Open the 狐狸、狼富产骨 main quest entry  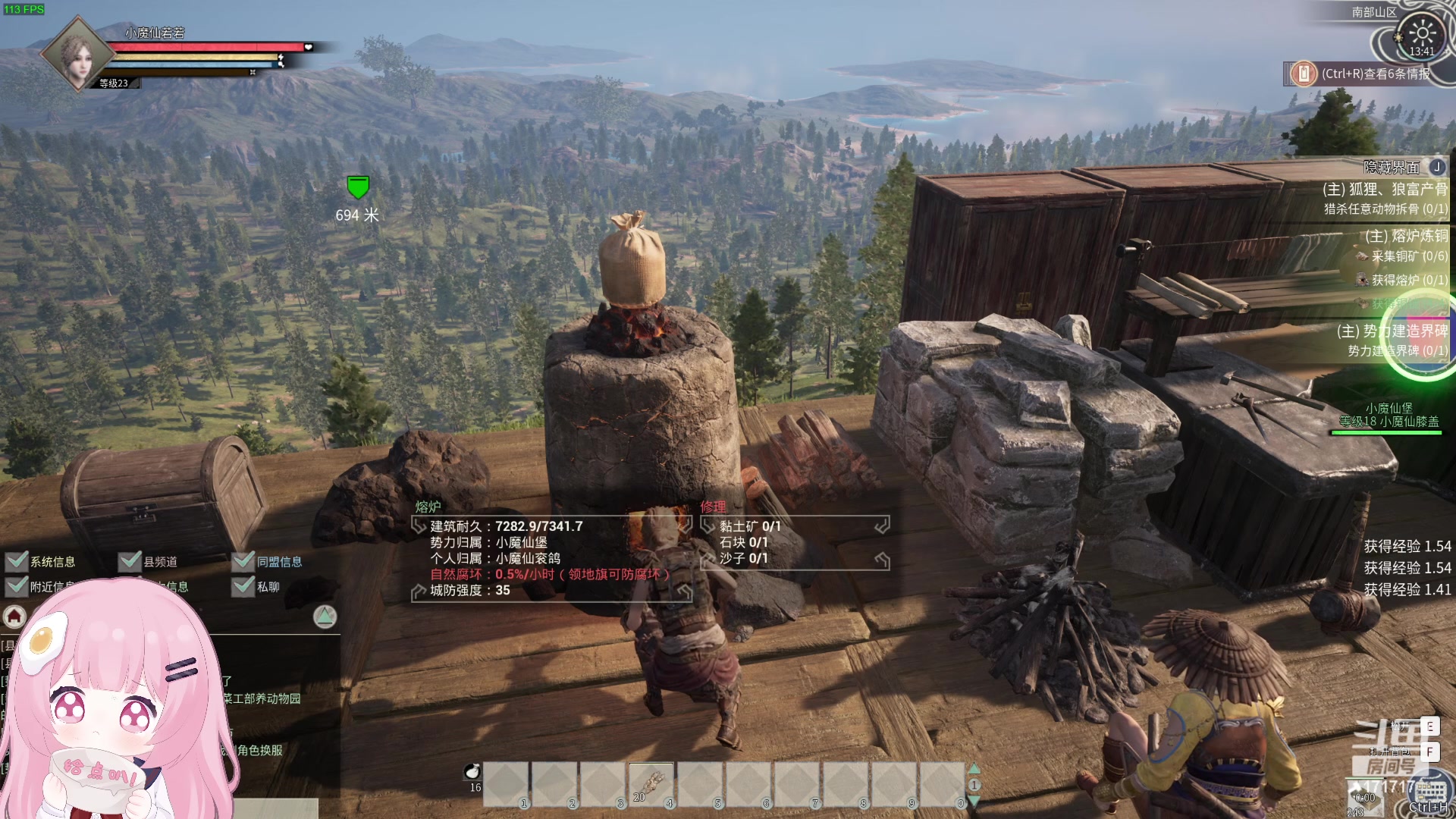[x=1385, y=190]
